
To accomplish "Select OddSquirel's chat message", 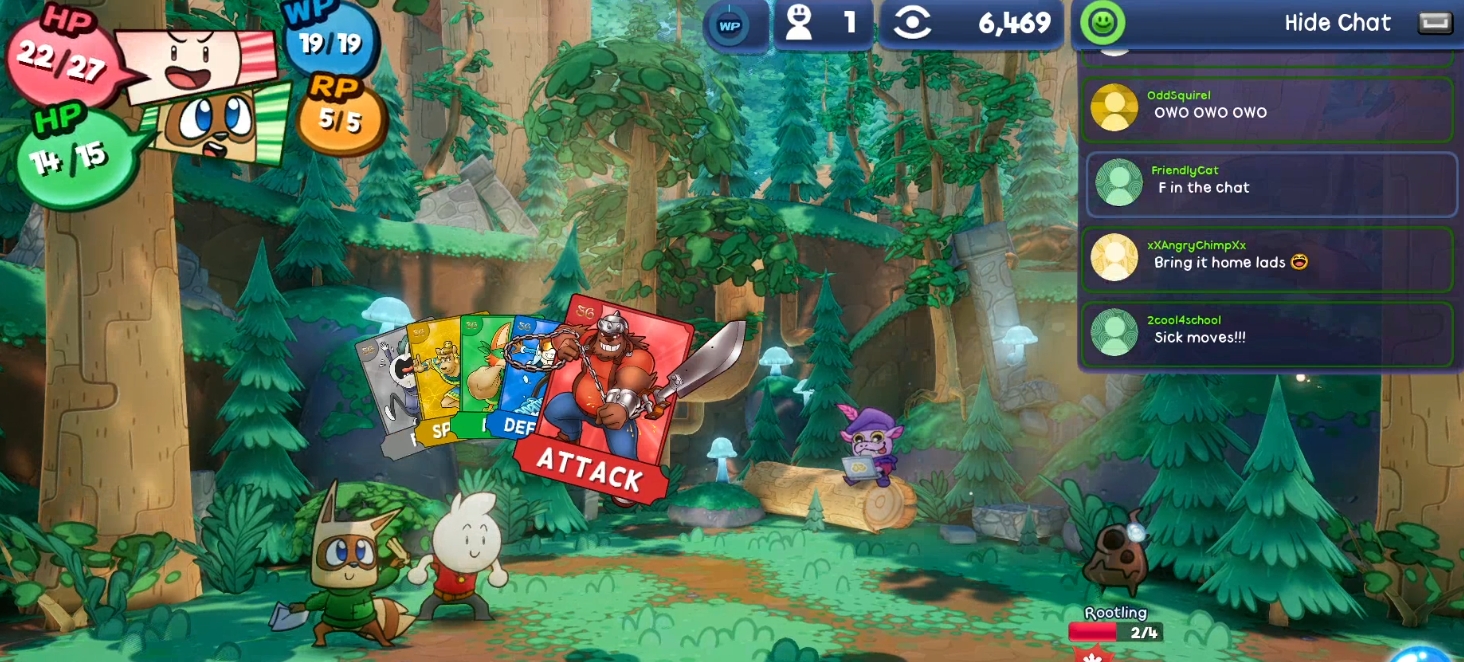I will point(1267,108).
